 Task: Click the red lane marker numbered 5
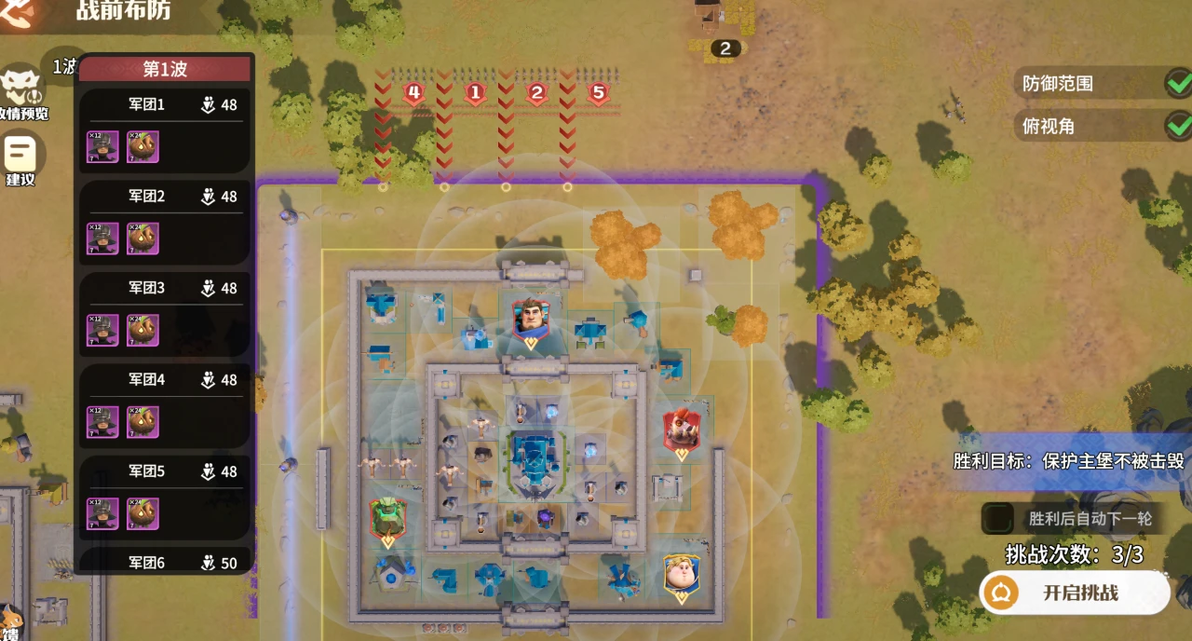click(x=598, y=93)
